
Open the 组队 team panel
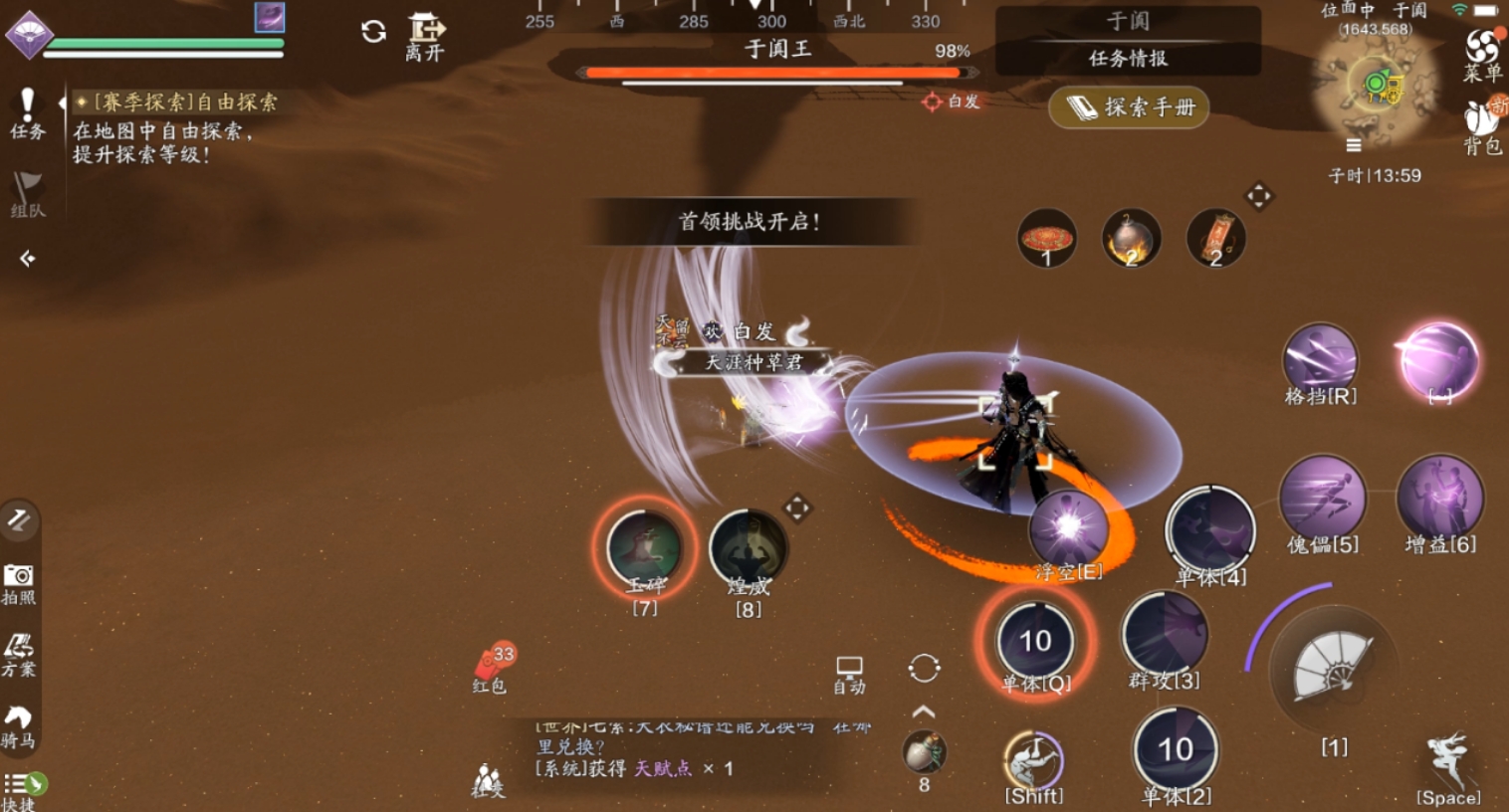point(27,193)
